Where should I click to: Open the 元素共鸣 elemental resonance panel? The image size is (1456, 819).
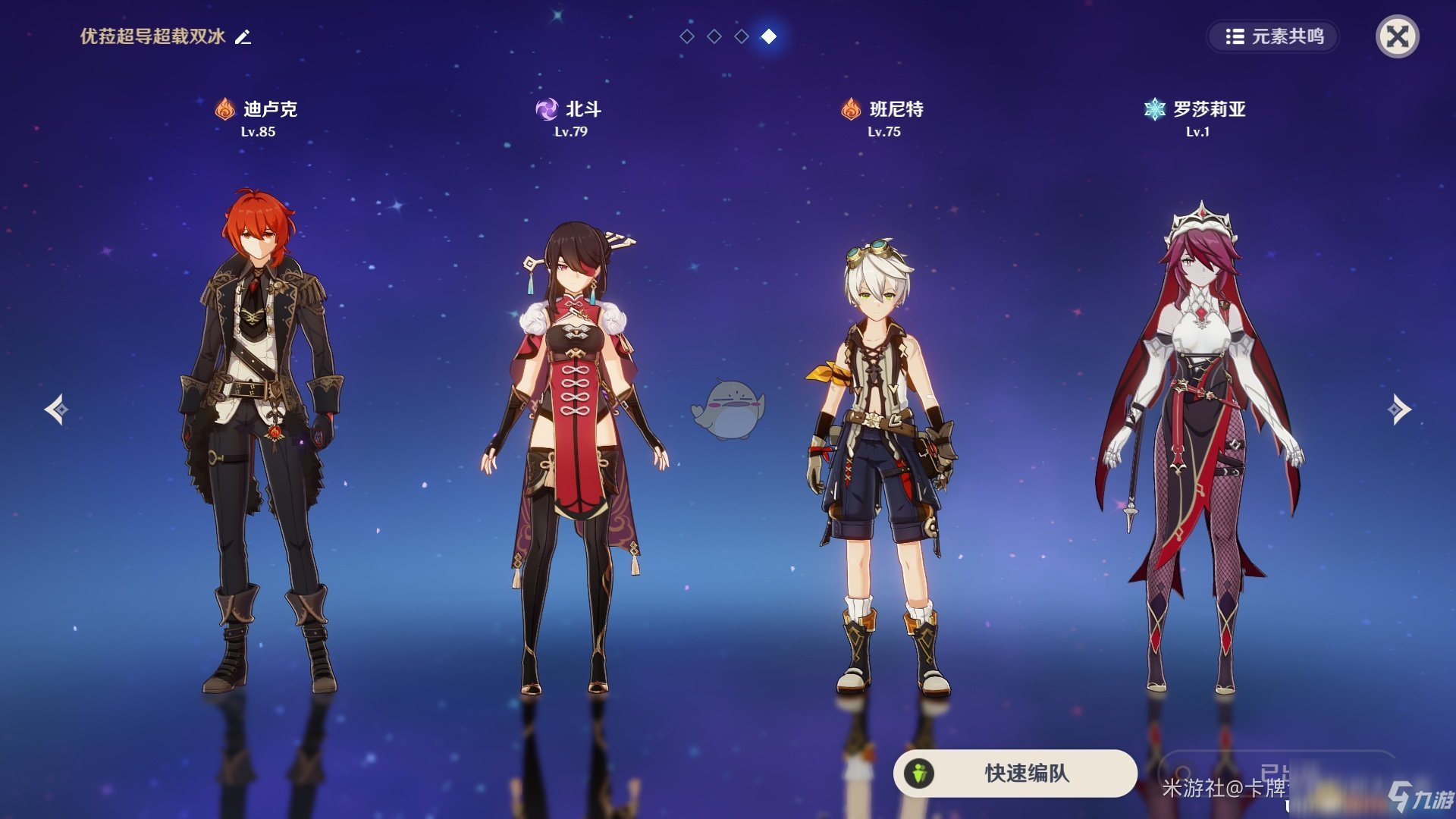pos(1274,36)
